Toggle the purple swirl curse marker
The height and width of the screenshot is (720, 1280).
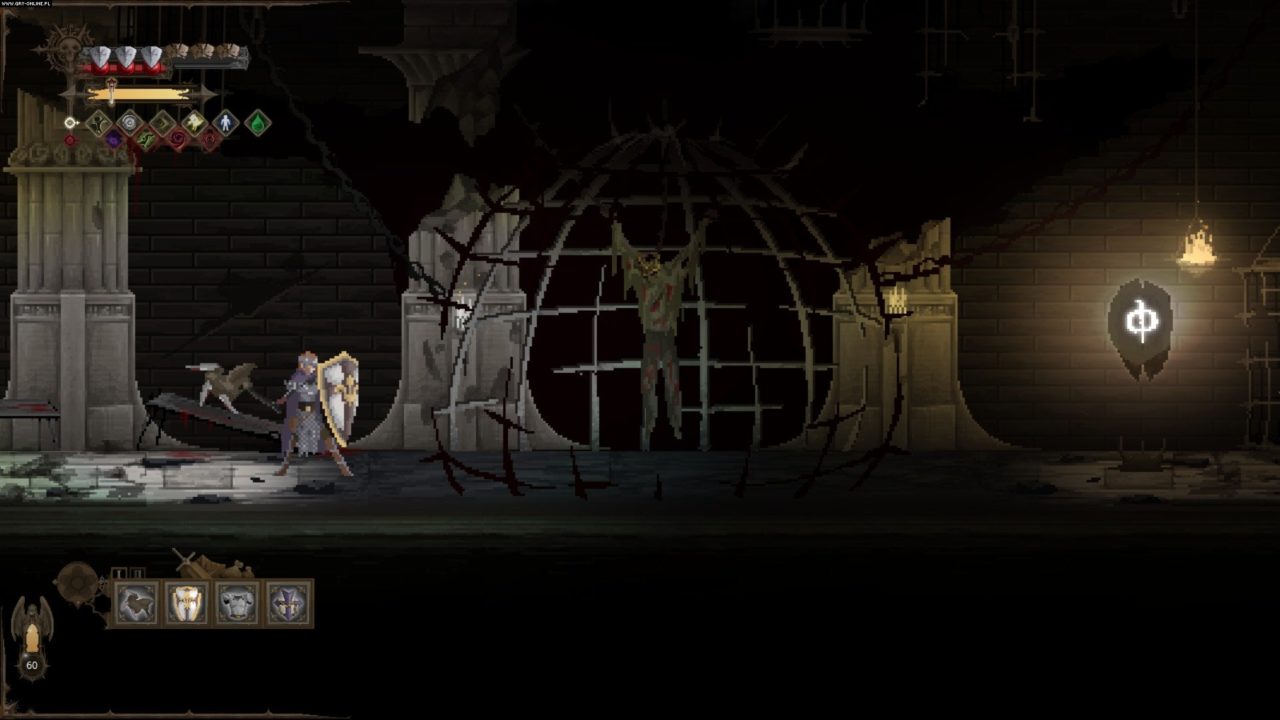pos(114,139)
